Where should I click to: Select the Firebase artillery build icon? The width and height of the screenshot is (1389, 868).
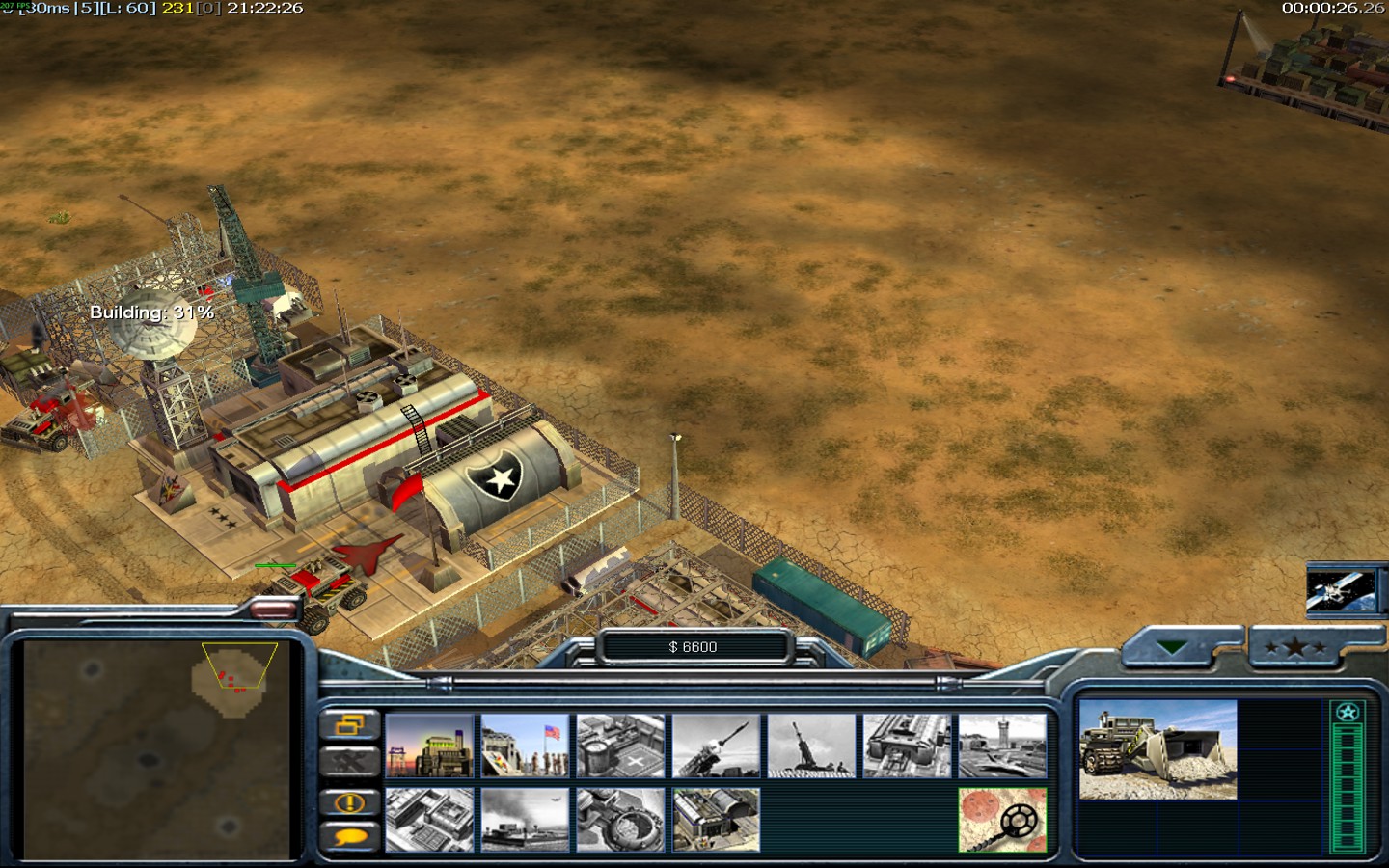811,746
